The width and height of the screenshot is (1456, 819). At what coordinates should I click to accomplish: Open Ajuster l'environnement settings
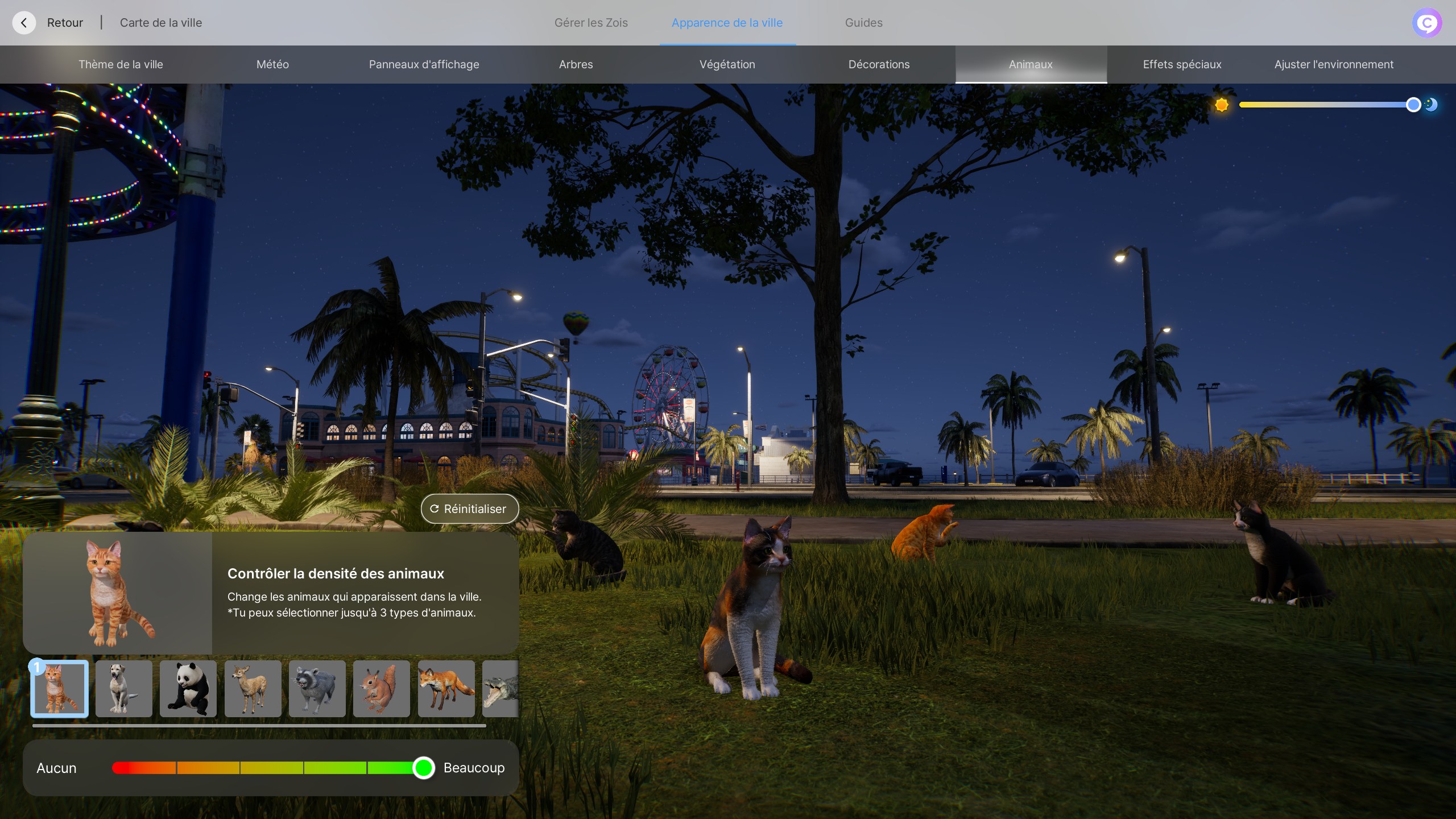(1334, 64)
